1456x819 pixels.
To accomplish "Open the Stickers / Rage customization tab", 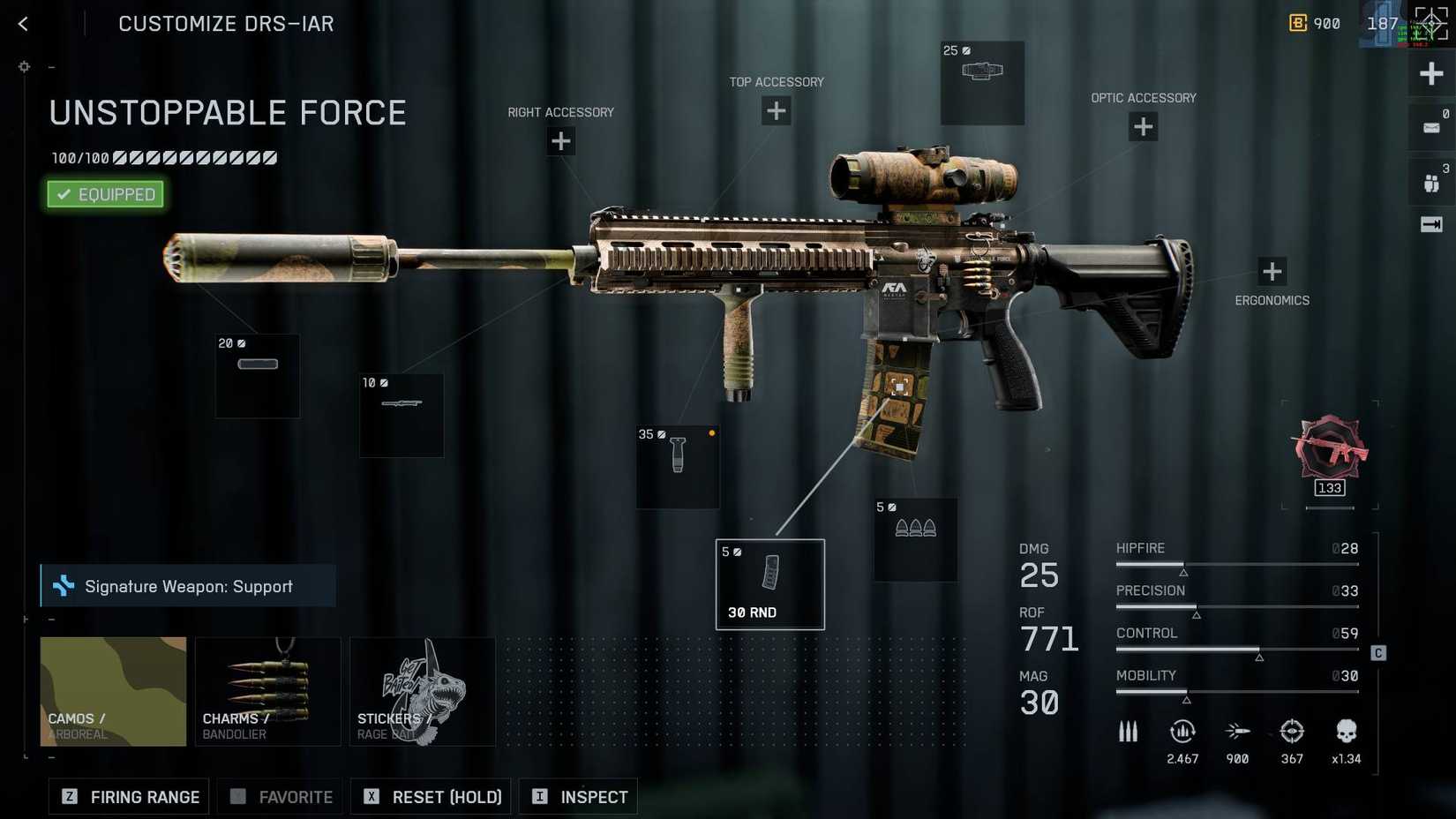I will (x=422, y=691).
